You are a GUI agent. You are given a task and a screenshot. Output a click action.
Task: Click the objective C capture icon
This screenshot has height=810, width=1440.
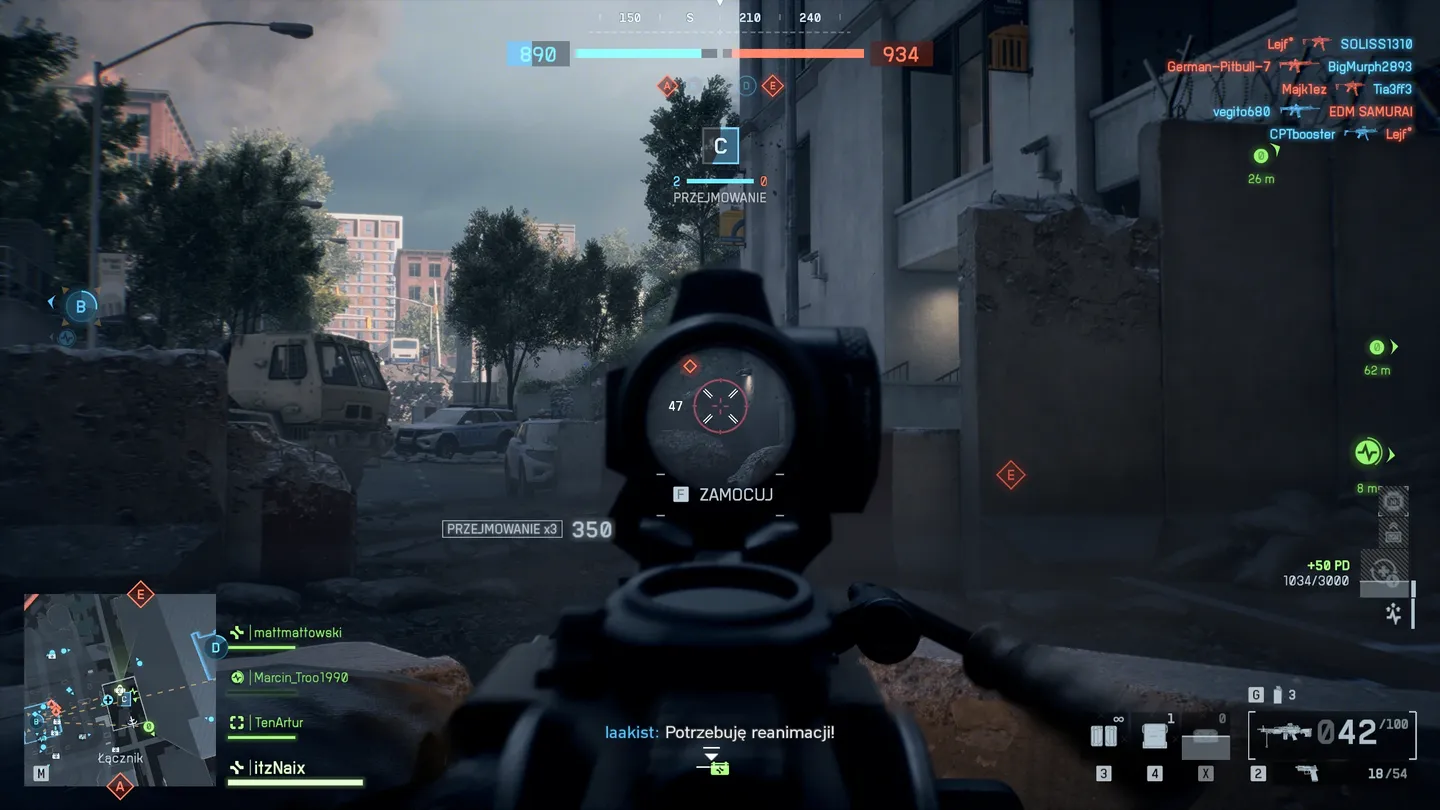(x=720, y=147)
